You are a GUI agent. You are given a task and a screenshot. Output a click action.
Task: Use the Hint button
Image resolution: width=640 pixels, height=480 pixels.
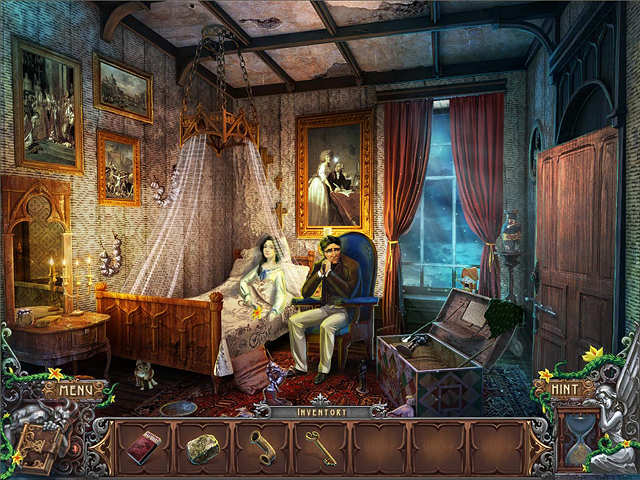pos(565,389)
